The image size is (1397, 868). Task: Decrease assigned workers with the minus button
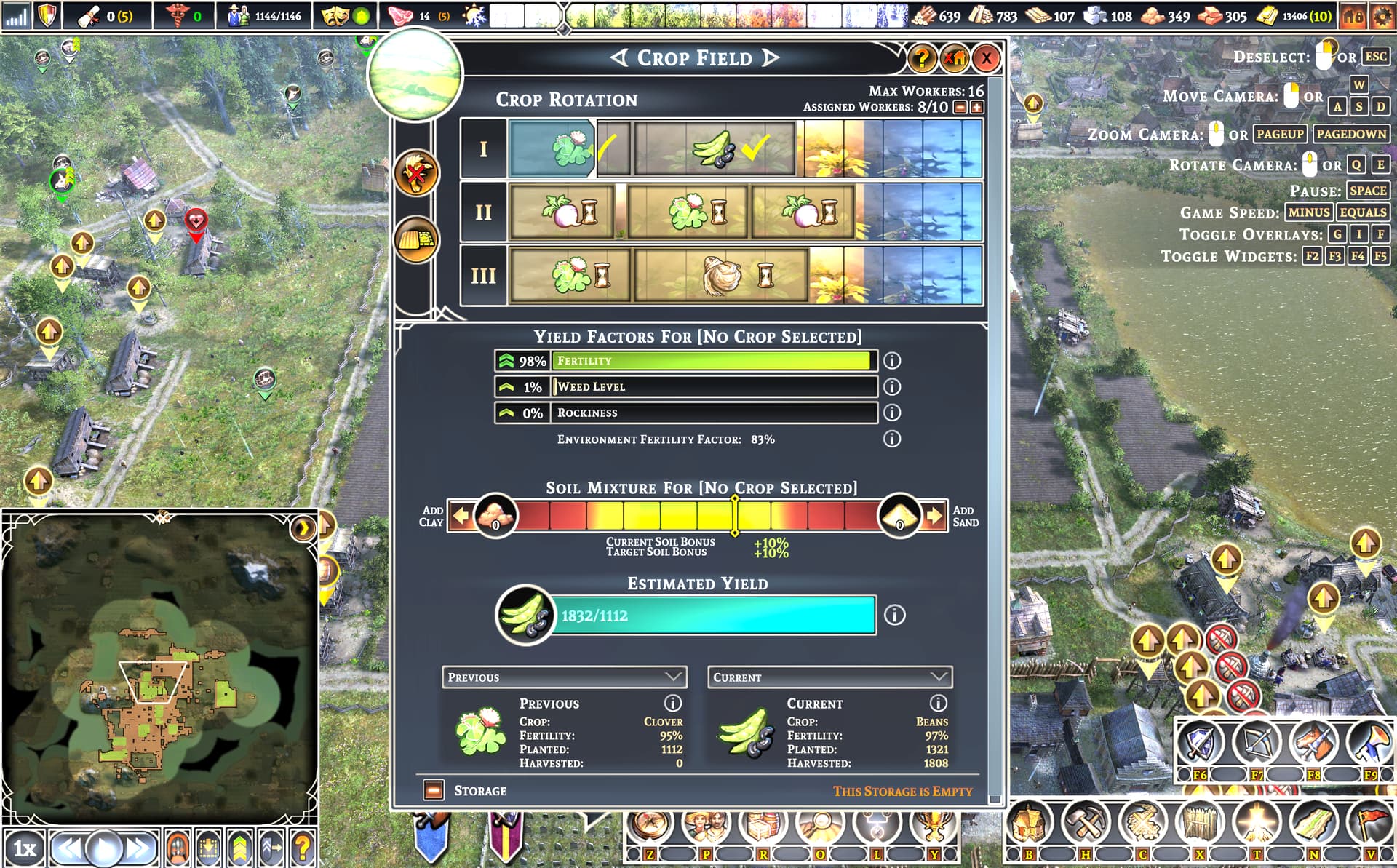click(x=960, y=108)
